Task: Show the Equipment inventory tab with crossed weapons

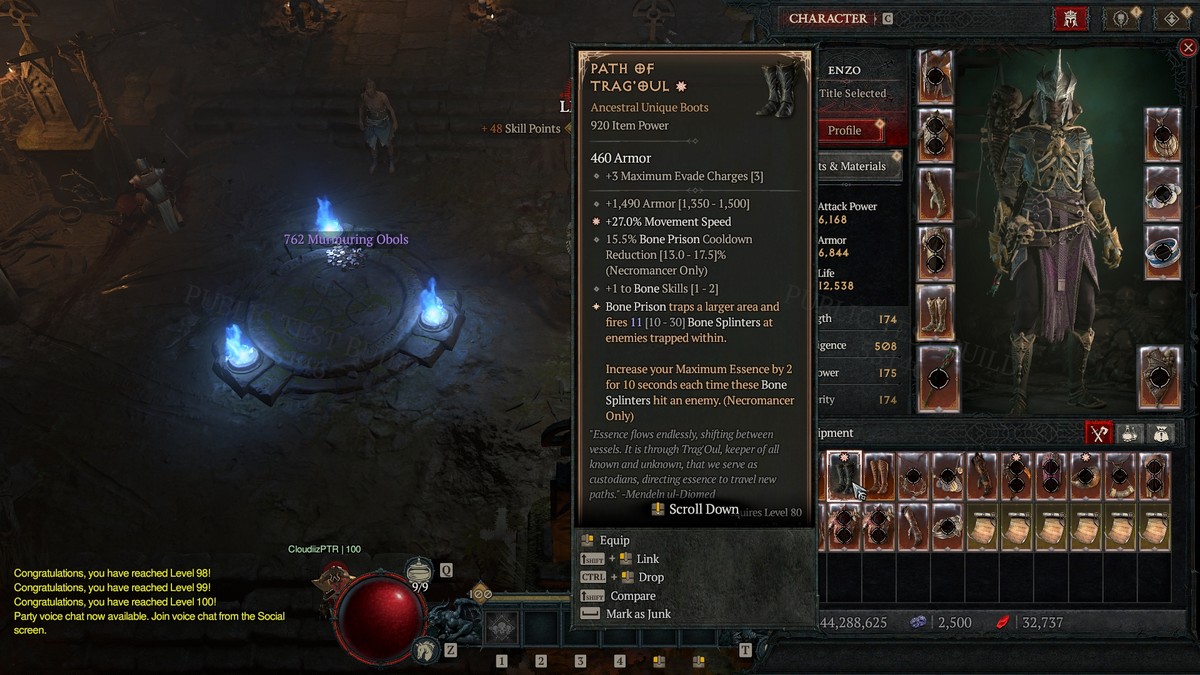Action: 1100,433
